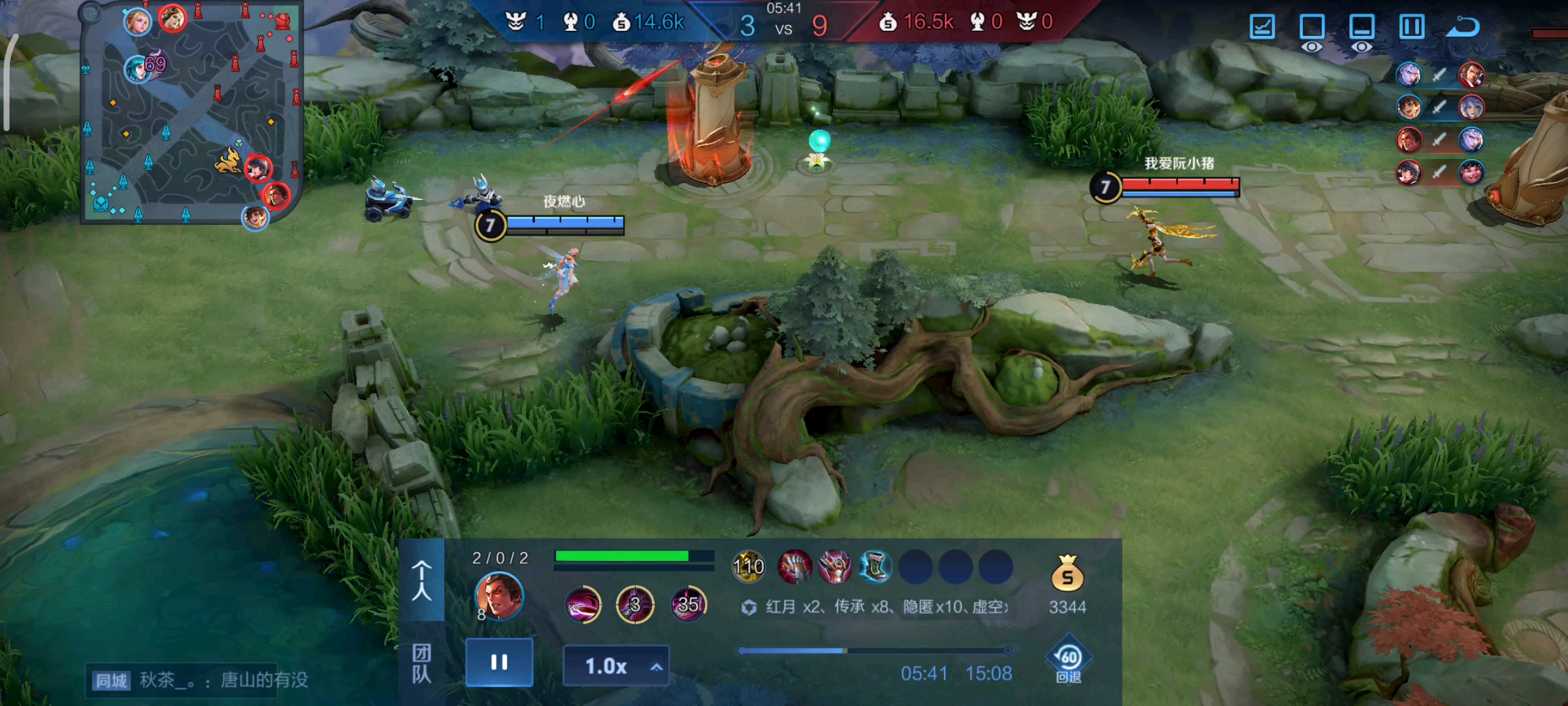Switch to the 个人 (individual) tab
Image resolution: width=1568 pixels, height=706 pixels.
pyautogui.click(x=421, y=580)
